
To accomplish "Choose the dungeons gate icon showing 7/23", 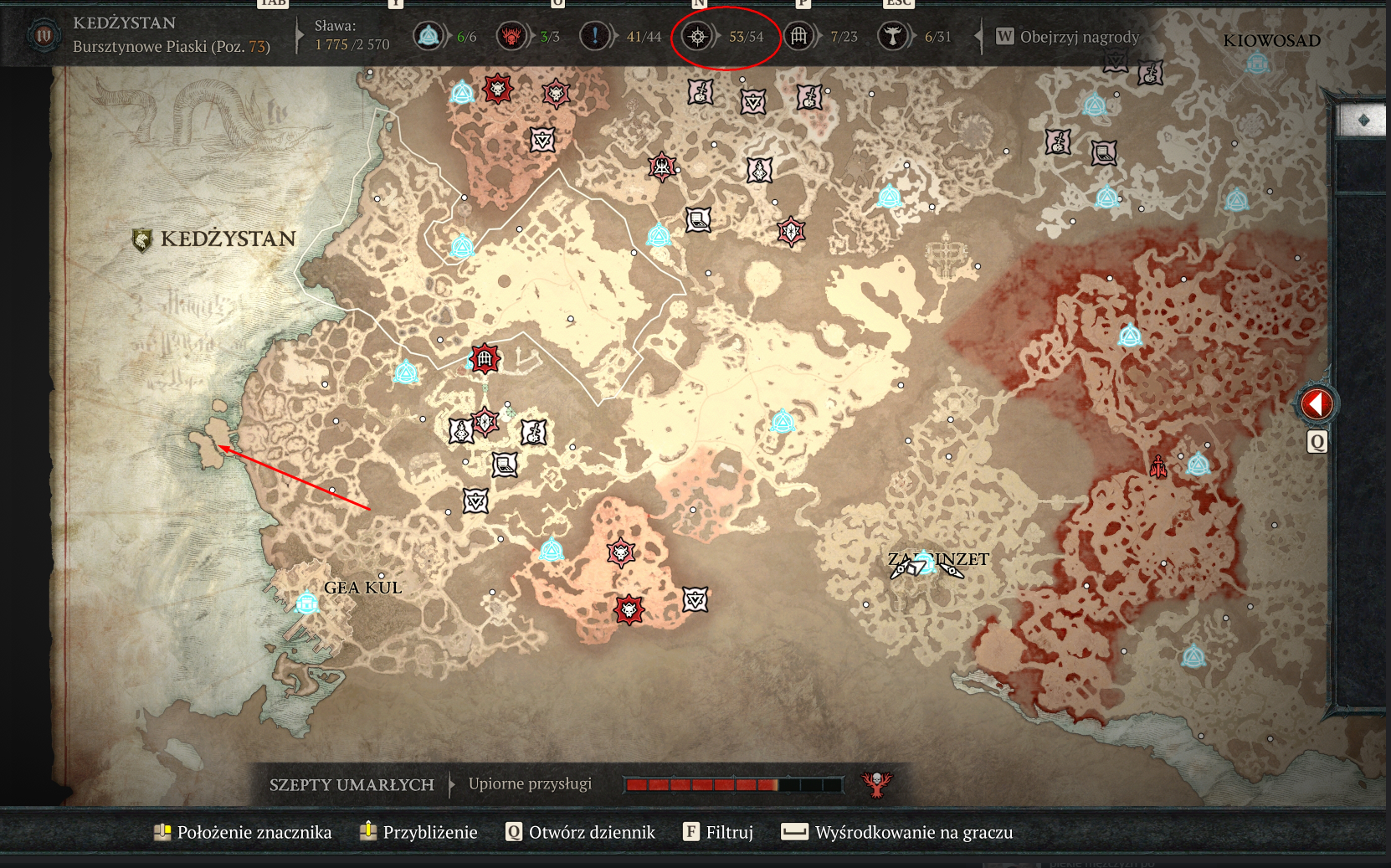I will pyautogui.click(x=799, y=36).
